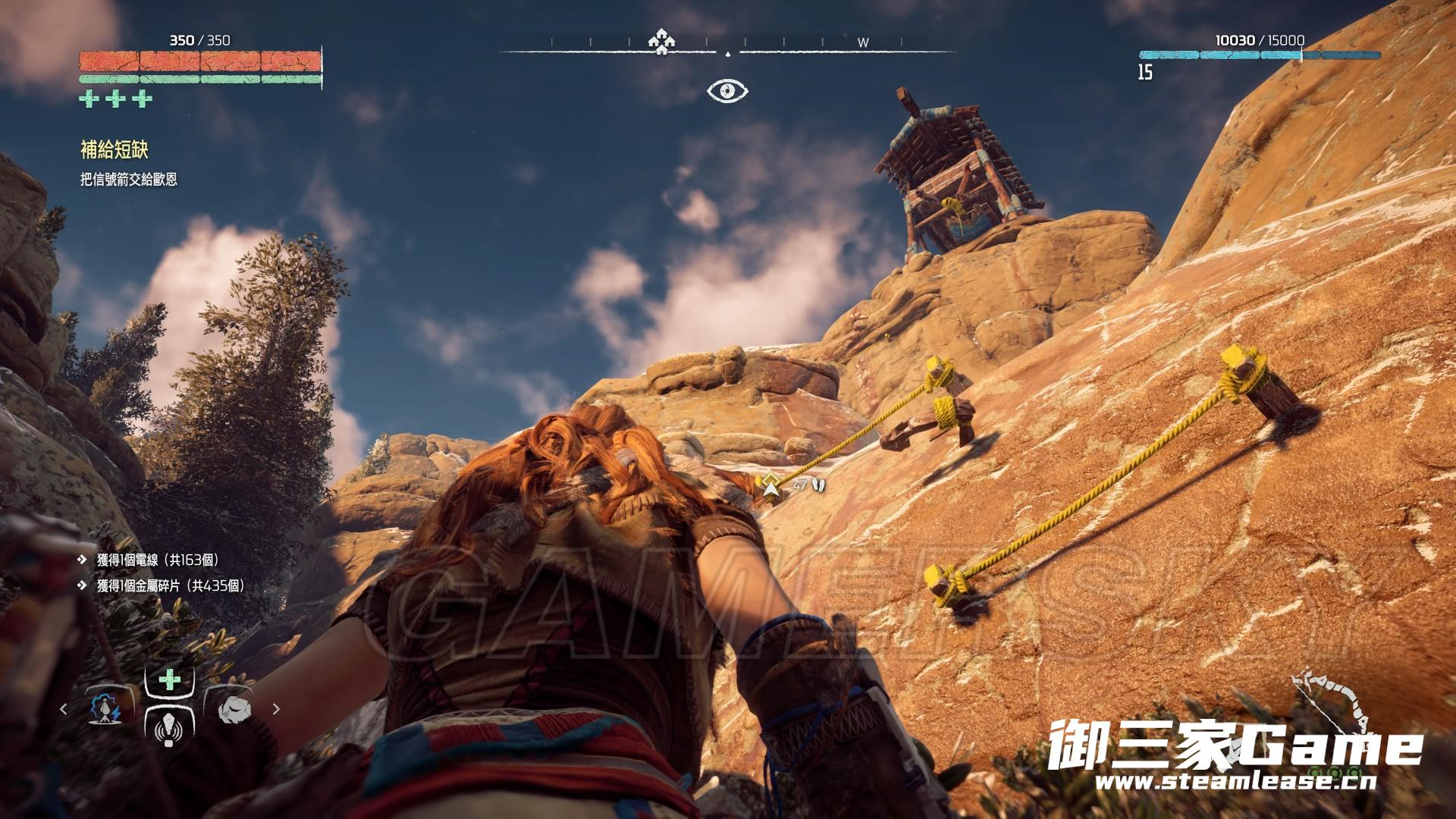Click the green medicine pouch crosses
The height and width of the screenshot is (819, 1456).
(x=115, y=99)
